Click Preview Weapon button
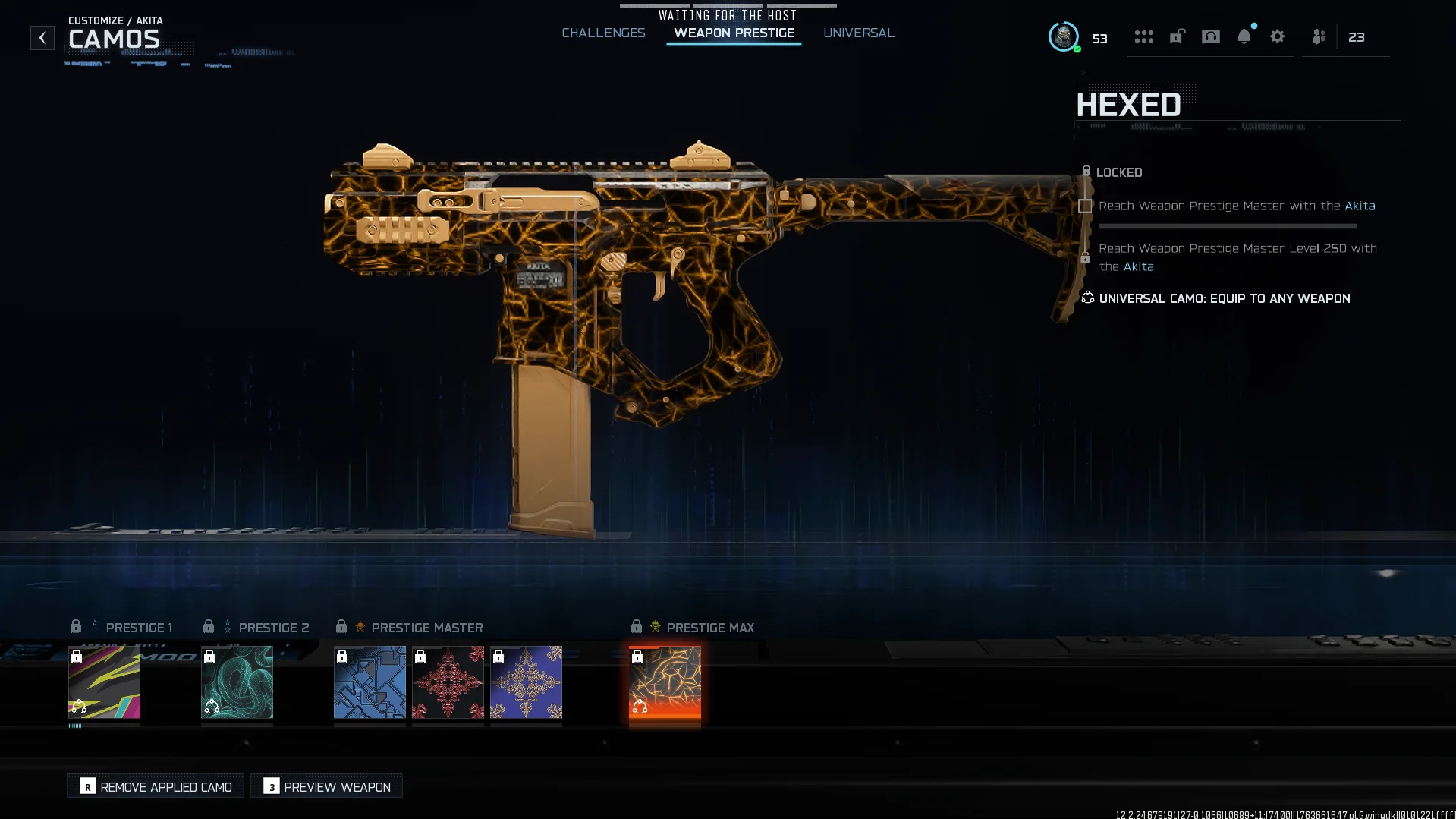1456x819 pixels. (327, 786)
